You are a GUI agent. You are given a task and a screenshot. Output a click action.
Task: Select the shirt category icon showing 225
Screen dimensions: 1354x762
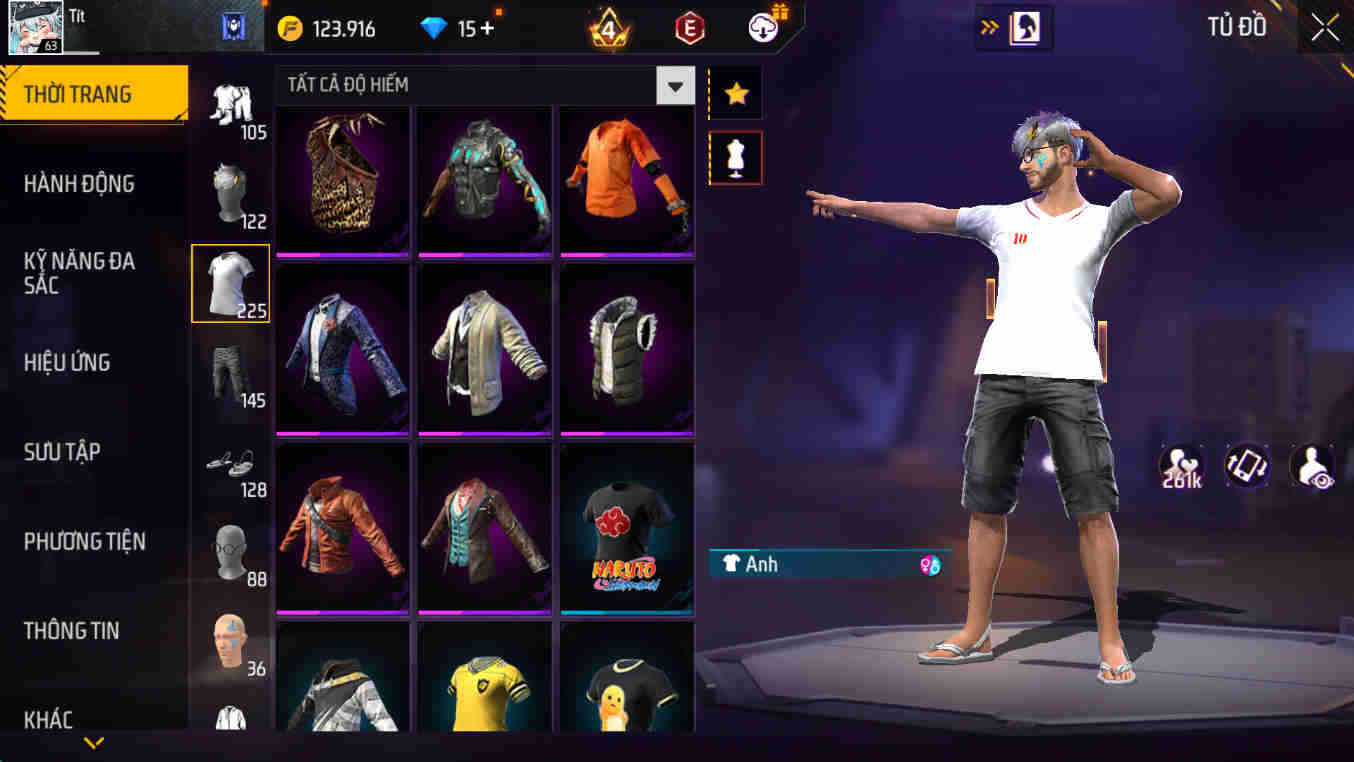pos(231,283)
